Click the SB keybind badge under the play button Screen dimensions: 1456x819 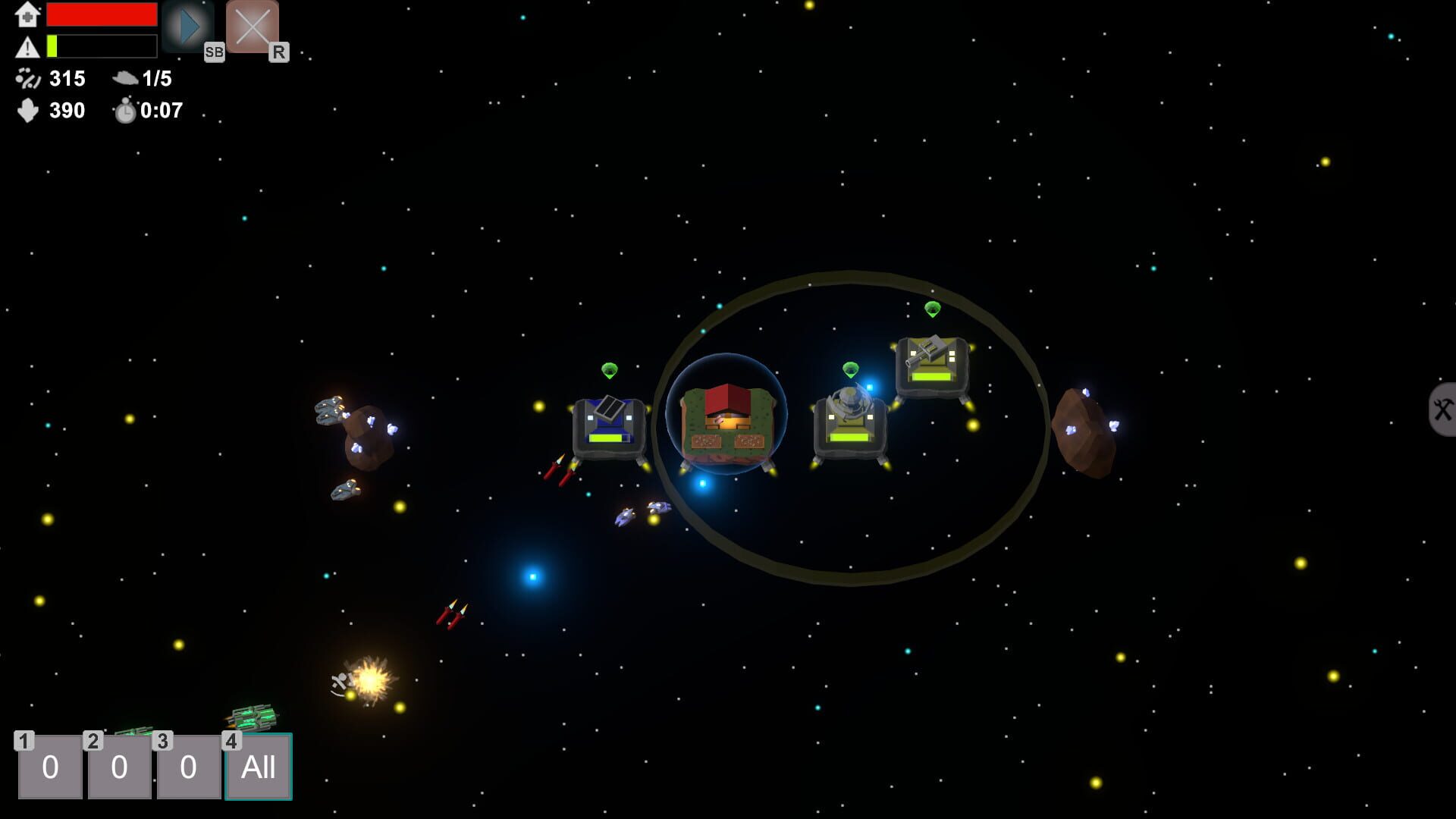pyautogui.click(x=215, y=52)
